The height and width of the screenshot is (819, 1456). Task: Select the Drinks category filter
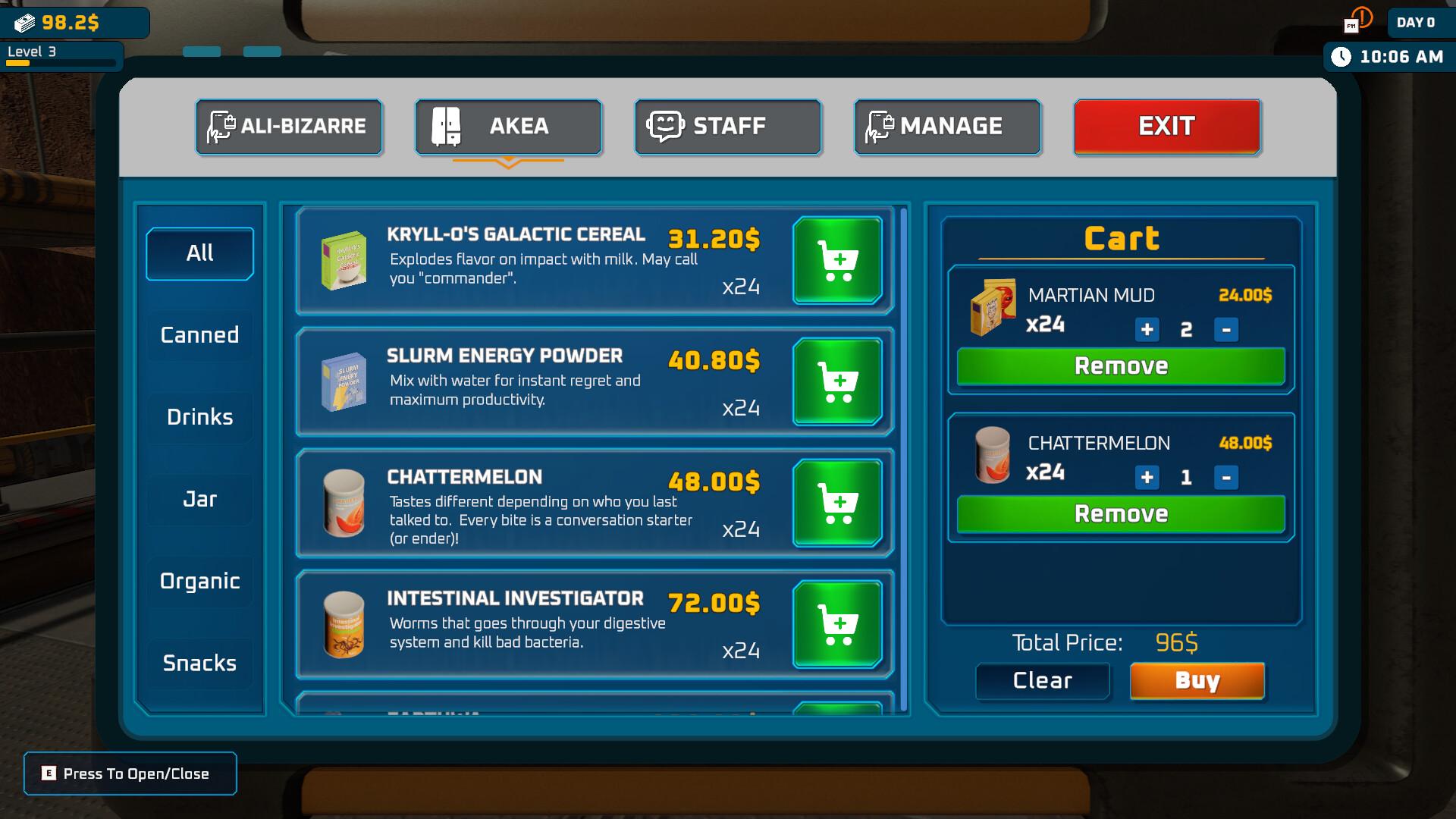pyautogui.click(x=199, y=416)
